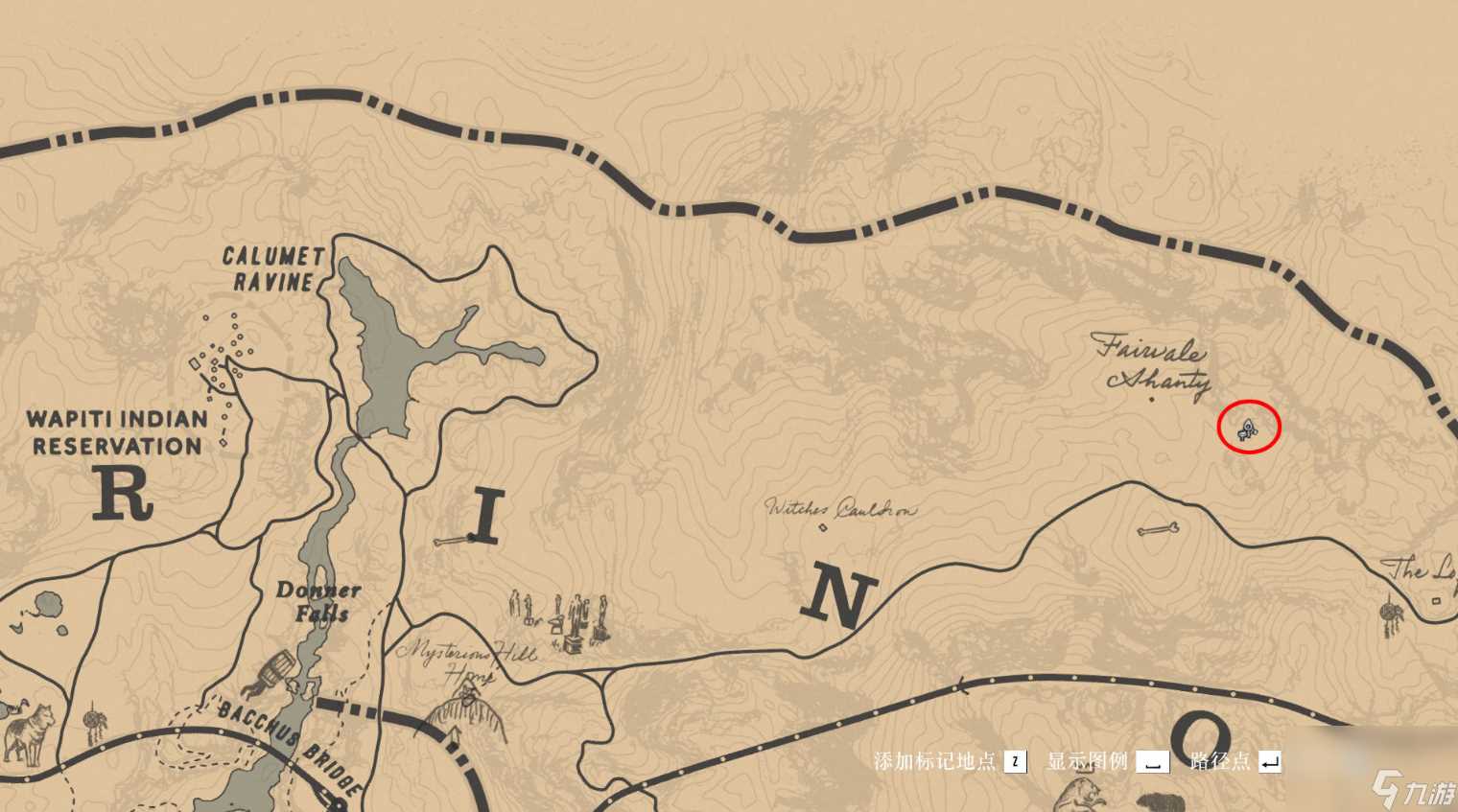Select the legendary wolf drawing marker

click(27, 731)
